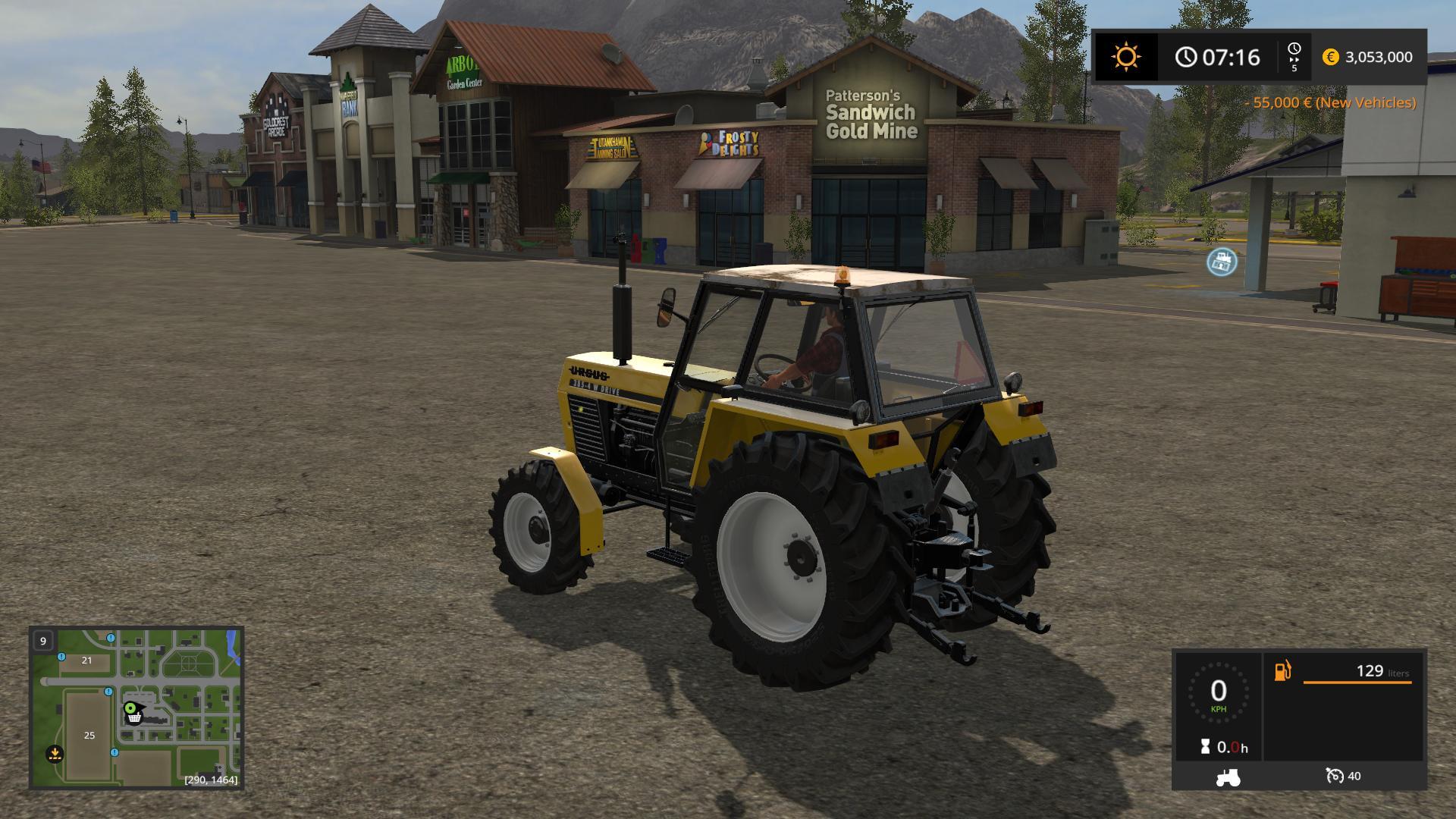Click the euro coin money icon
This screenshot has width=1456, height=819.
coord(1330,57)
